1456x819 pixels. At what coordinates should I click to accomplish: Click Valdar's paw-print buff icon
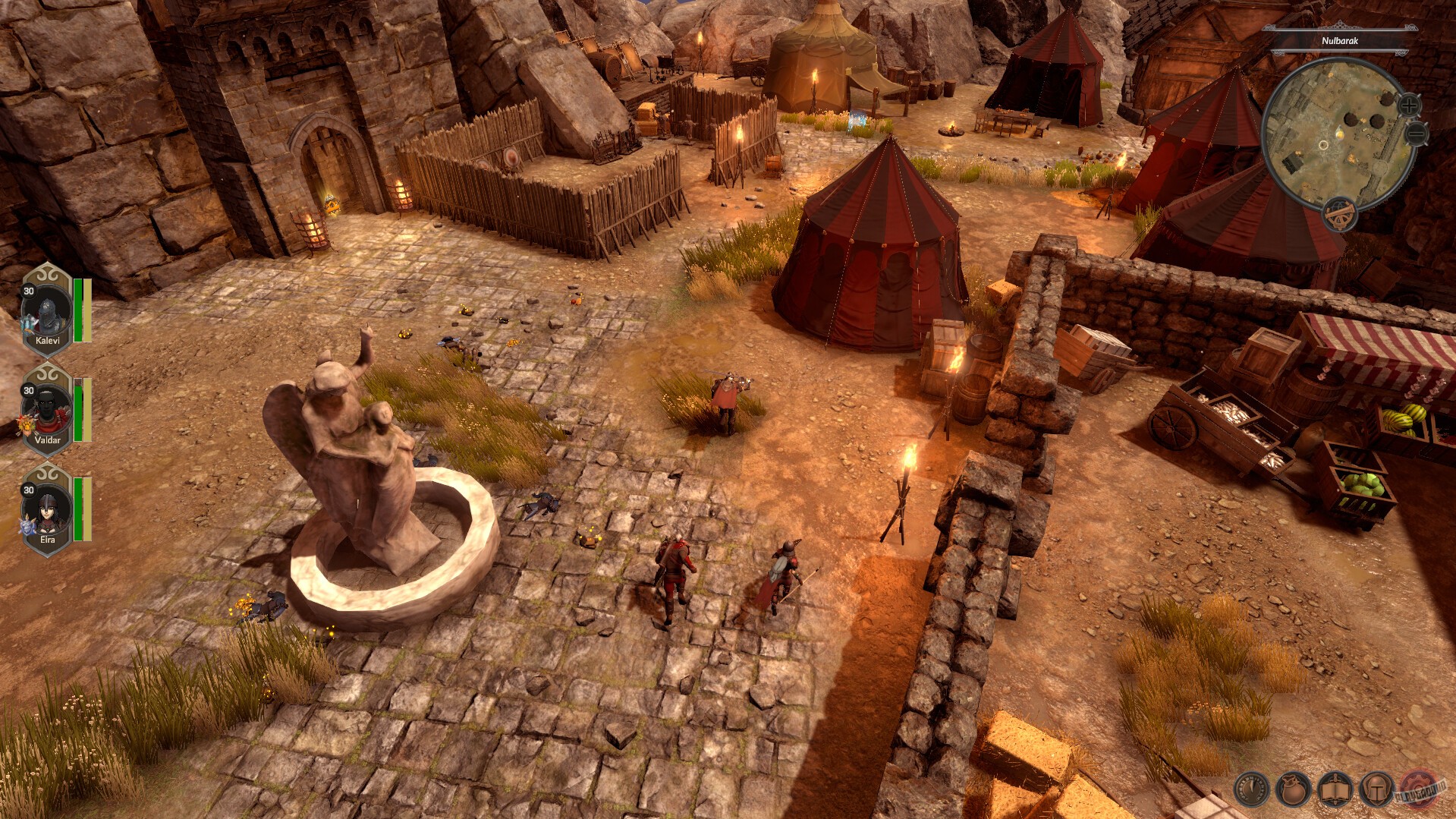coord(27,424)
